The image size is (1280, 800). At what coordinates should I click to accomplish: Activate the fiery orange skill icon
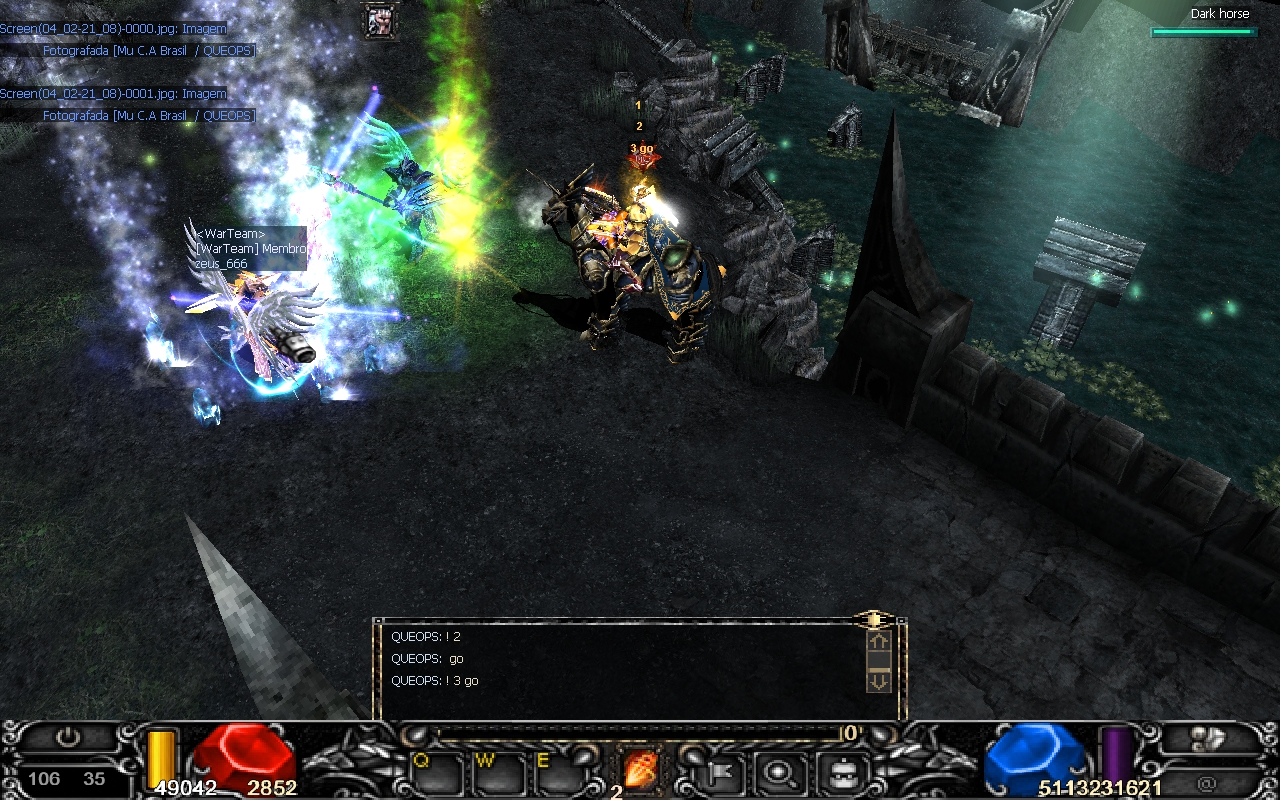(x=640, y=770)
